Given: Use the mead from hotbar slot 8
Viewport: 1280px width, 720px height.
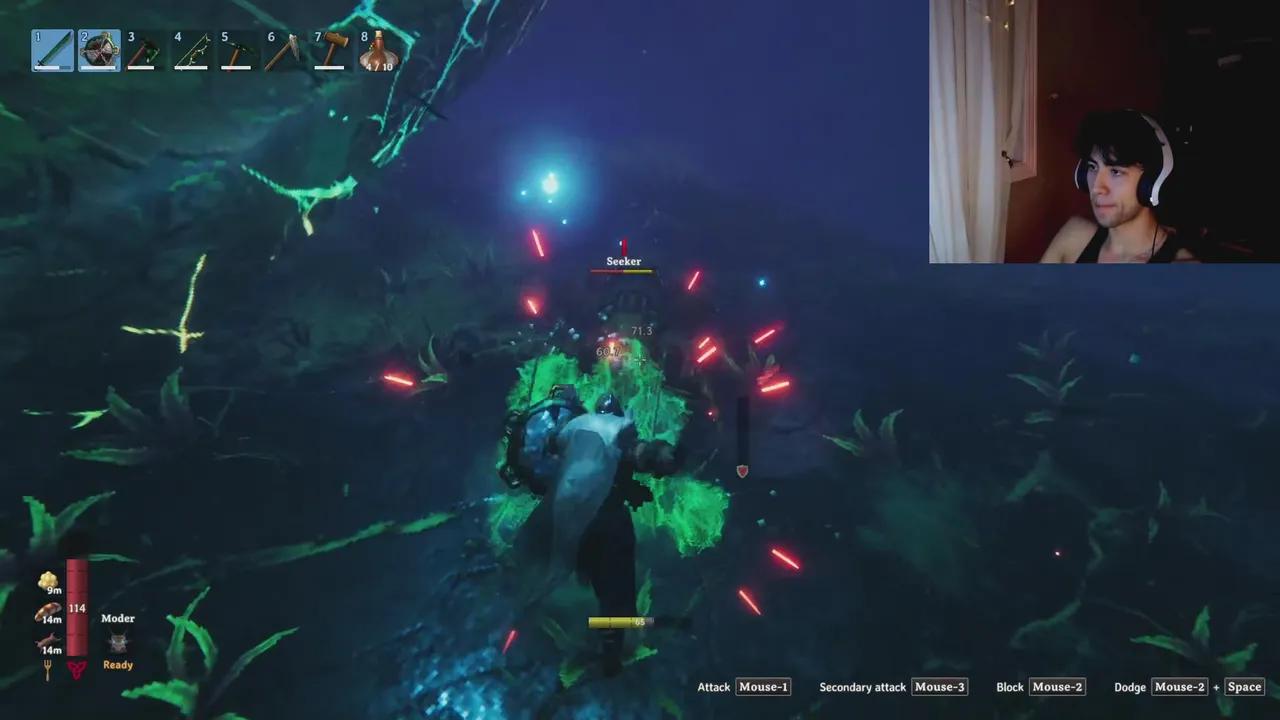Looking at the screenshot, I should [377, 50].
